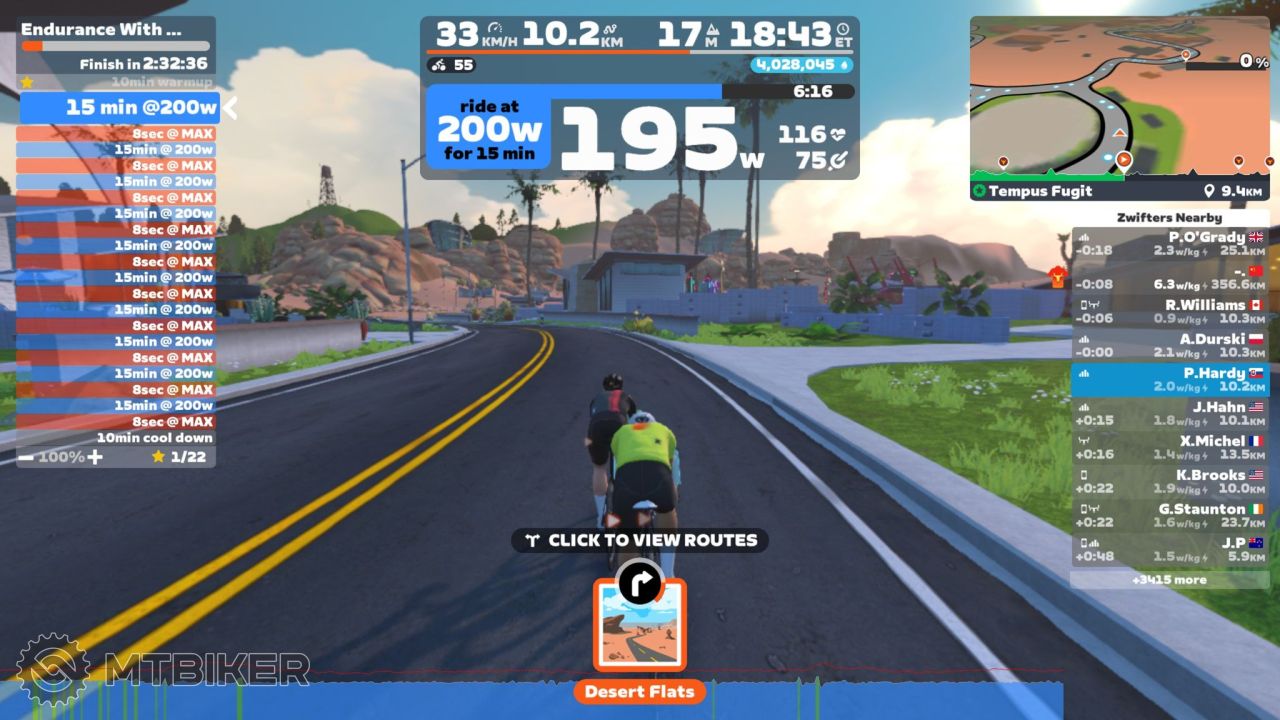This screenshot has width=1280, height=720.
Task: Select rider R.Williams in the nearby list
Action: point(1169,312)
